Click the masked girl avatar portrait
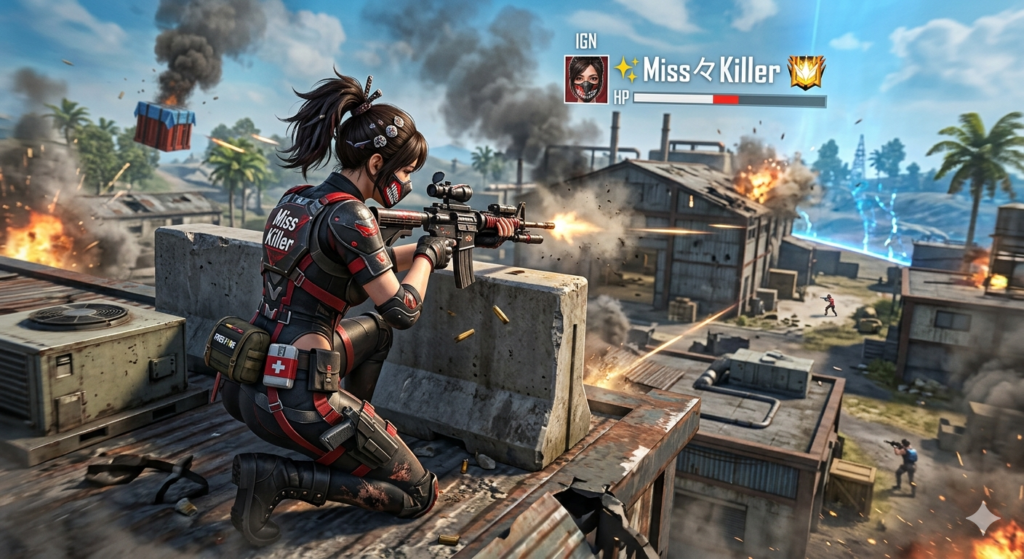 click(x=586, y=79)
